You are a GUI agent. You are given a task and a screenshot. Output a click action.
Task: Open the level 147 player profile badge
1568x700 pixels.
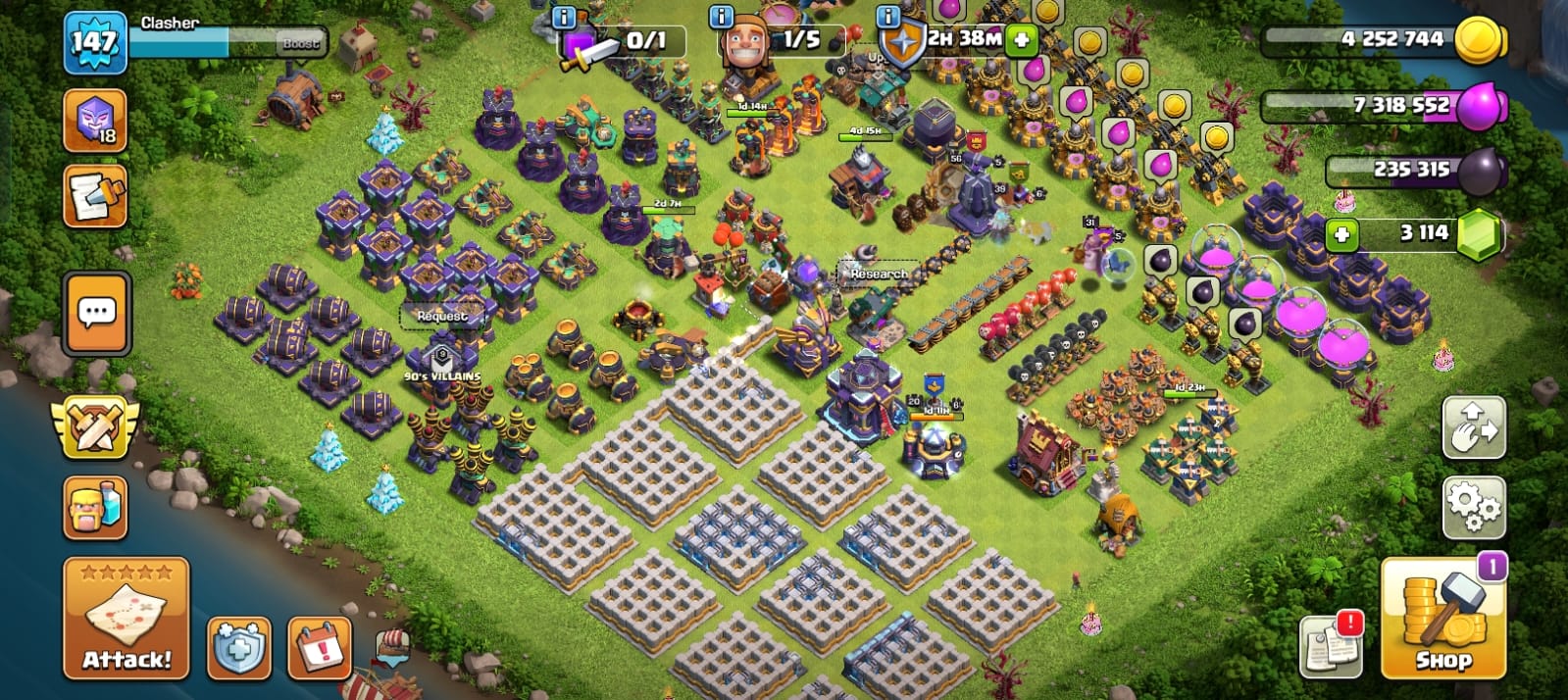95,42
